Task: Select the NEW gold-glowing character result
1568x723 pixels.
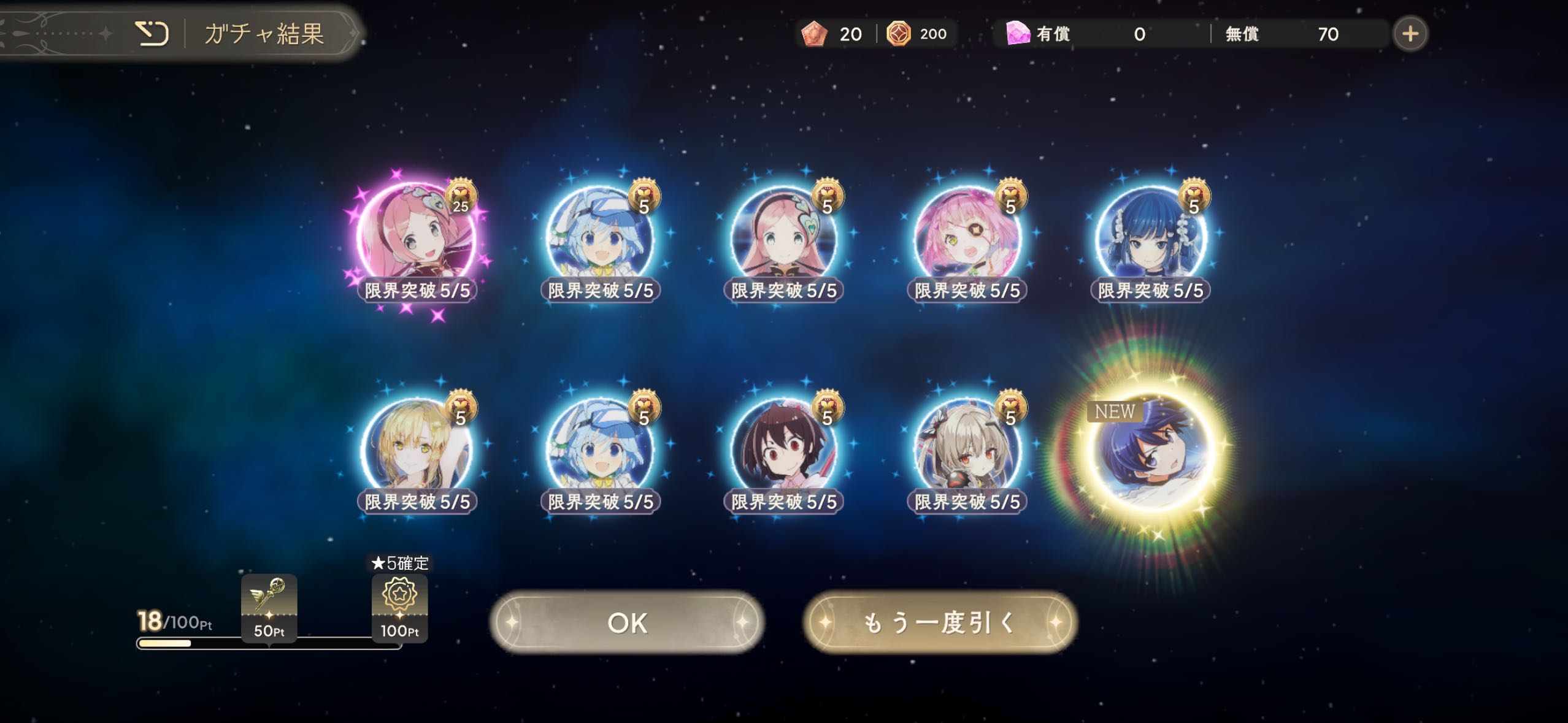Action: [1150, 452]
